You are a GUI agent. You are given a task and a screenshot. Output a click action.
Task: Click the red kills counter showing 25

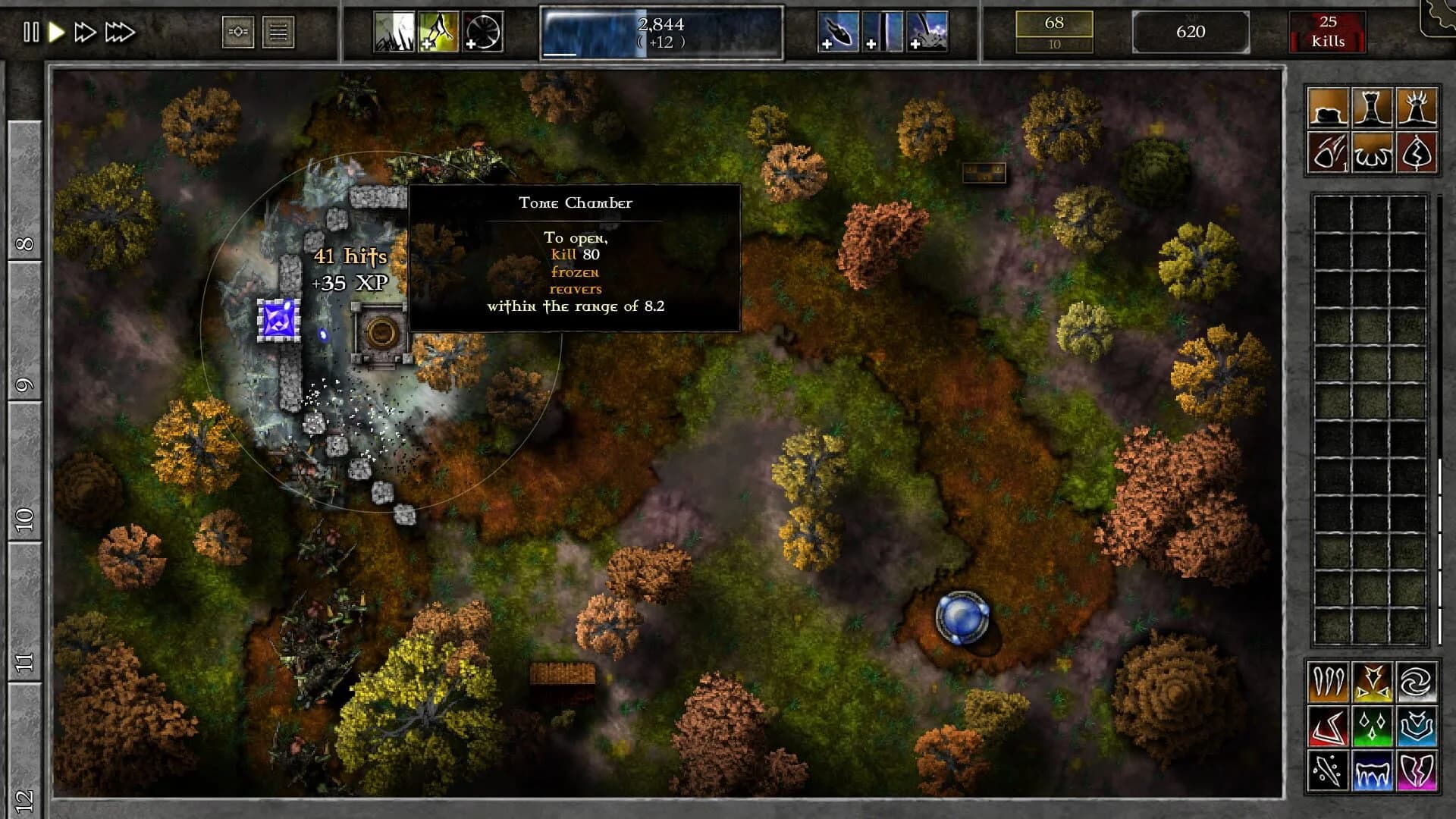1328,32
